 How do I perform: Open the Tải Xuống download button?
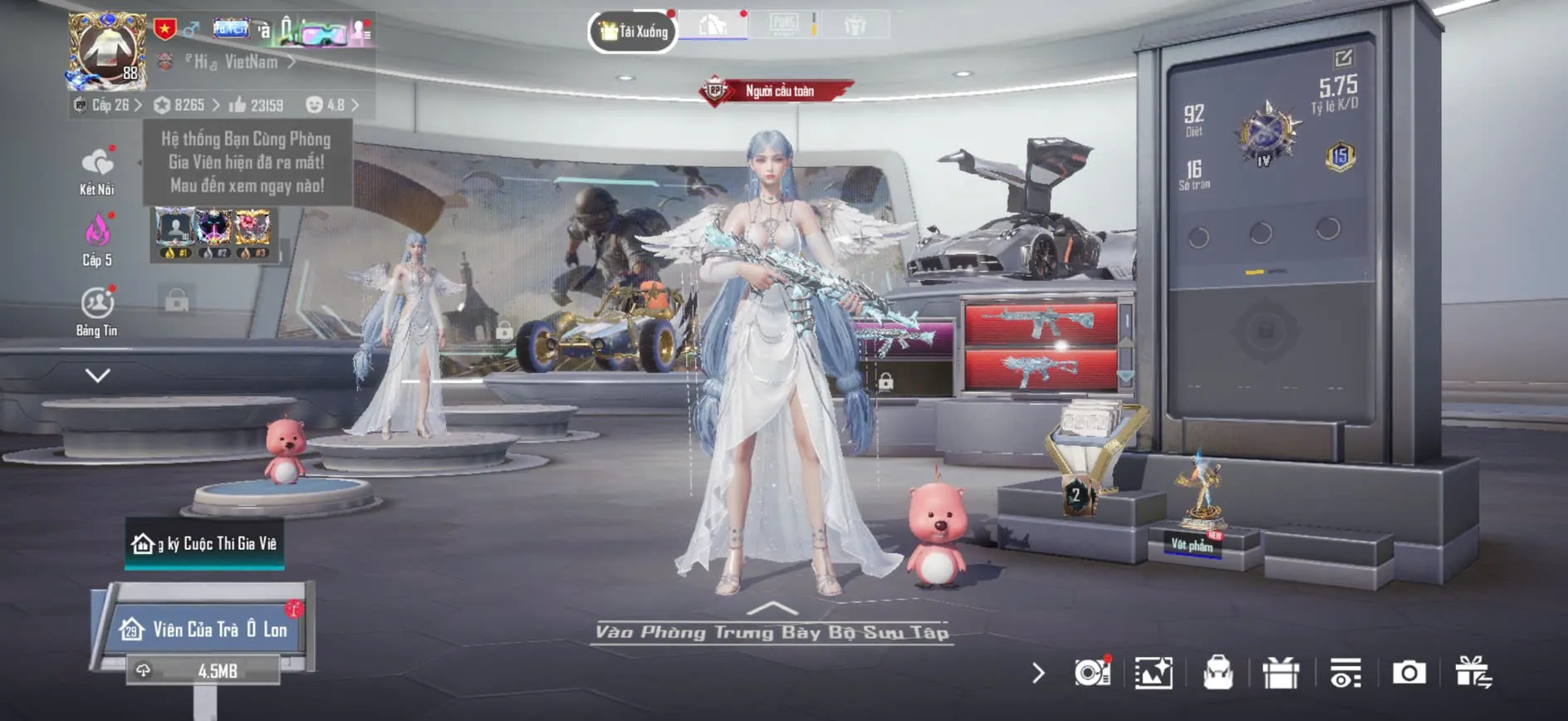click(x=633, y=32)
